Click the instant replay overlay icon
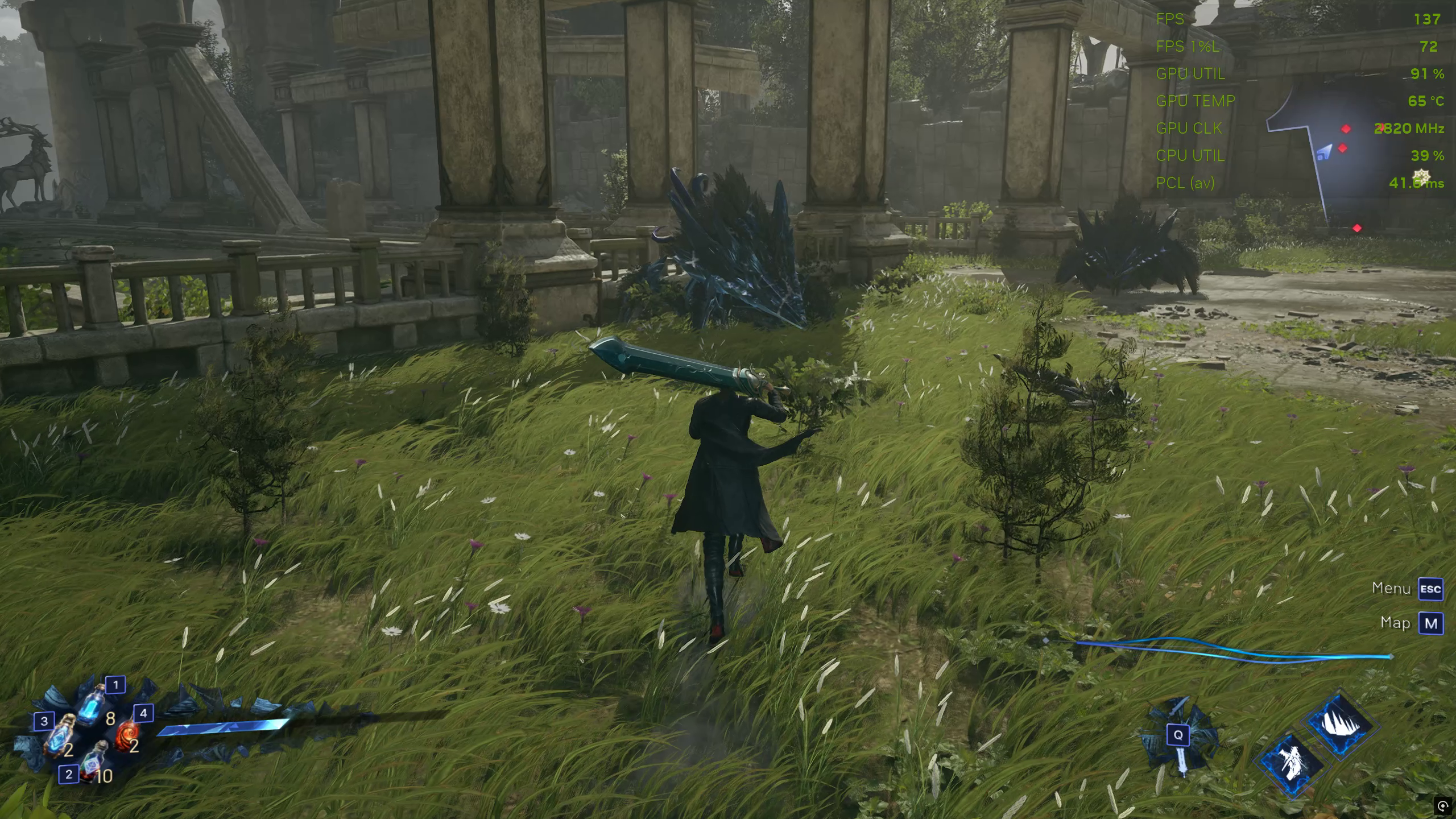Screen dimensions: 1456x819 pos(1443,805)
